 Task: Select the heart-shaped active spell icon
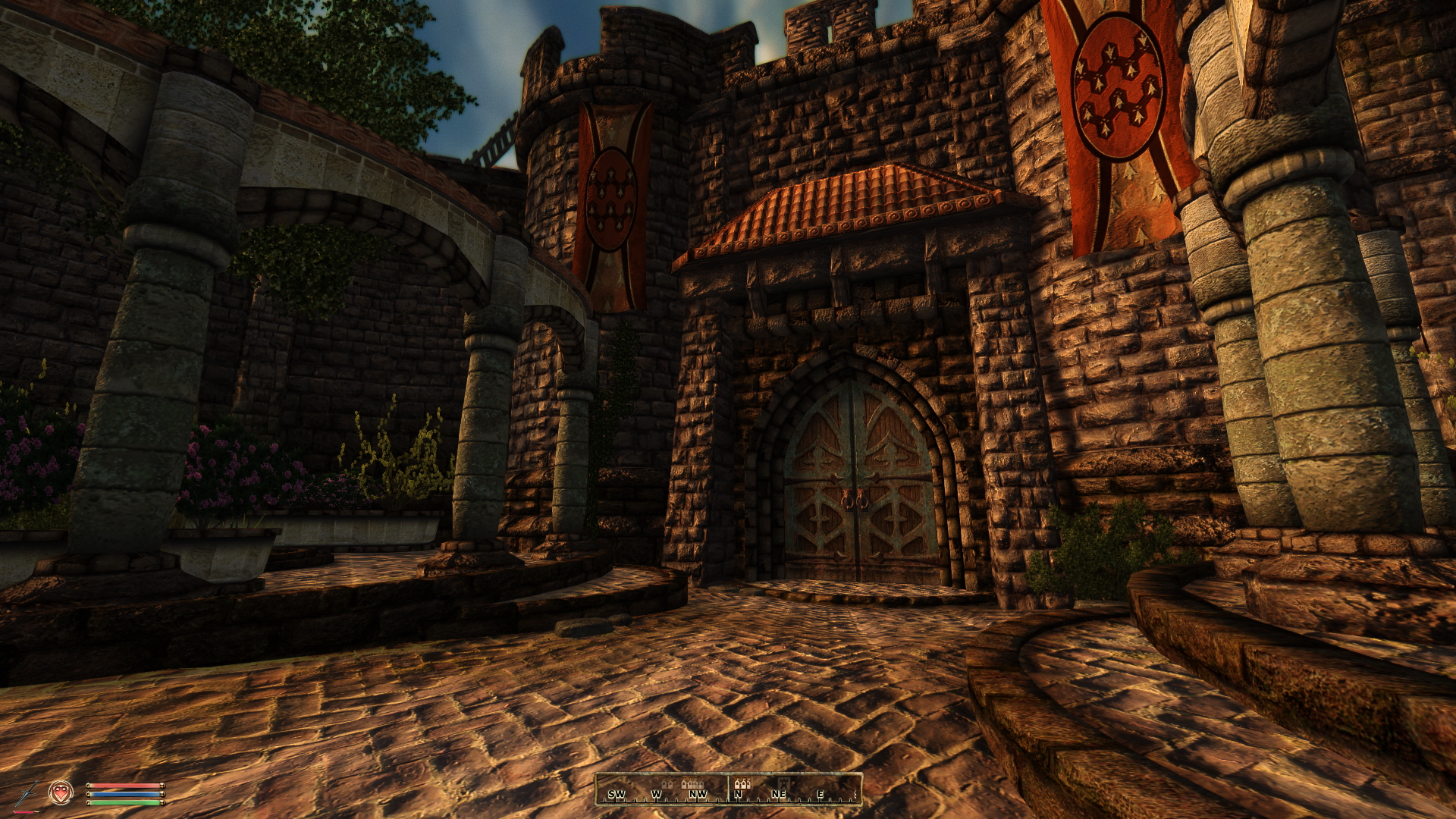click(x=61, y=792)
